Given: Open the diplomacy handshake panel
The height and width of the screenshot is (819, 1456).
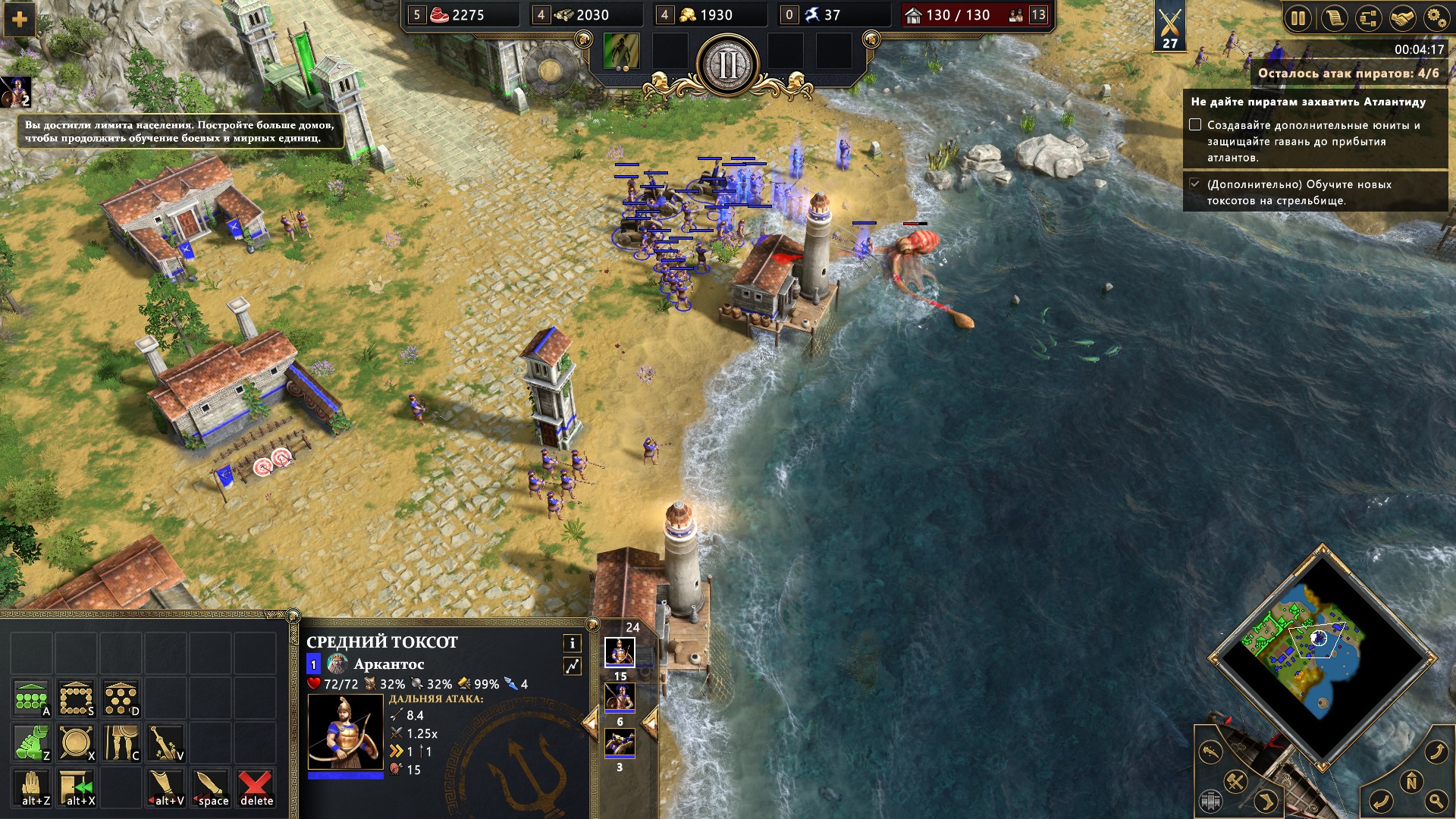Looking at the screenshot, I should [x=1401, y=18].
